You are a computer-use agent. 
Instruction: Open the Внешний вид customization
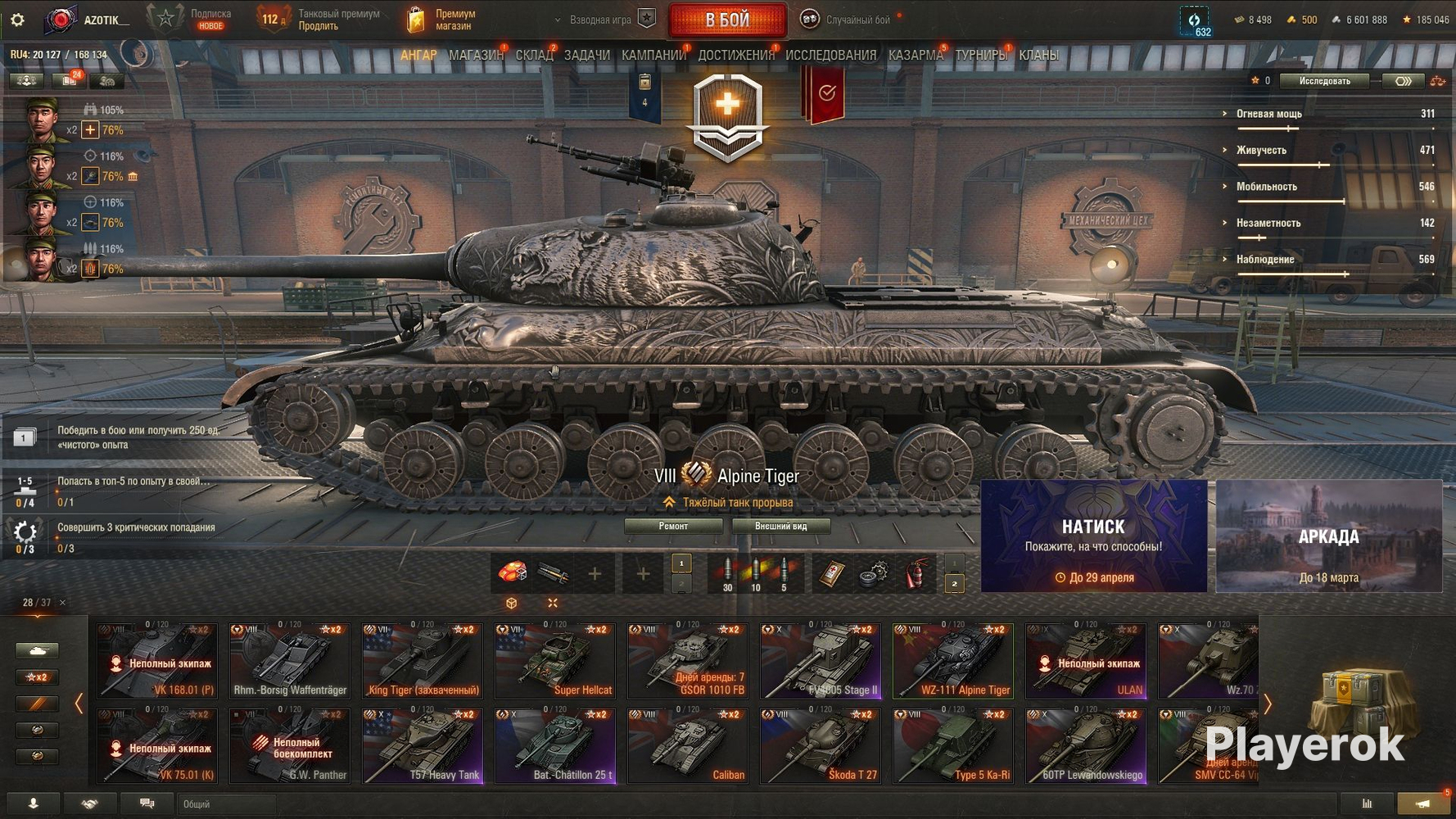pyautogui.click(x=780, y=527)
